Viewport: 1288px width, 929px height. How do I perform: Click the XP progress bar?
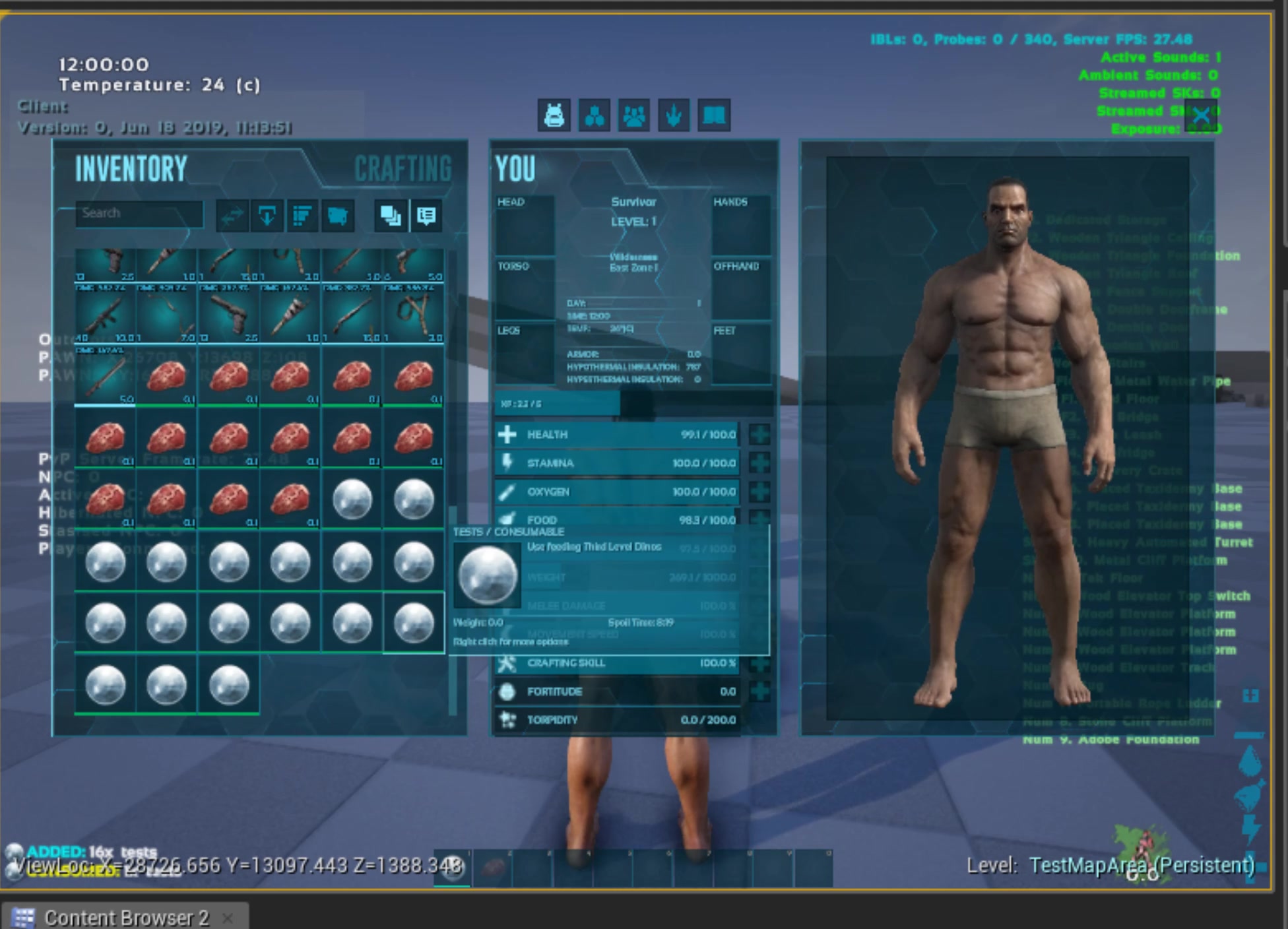pos(594,404)
